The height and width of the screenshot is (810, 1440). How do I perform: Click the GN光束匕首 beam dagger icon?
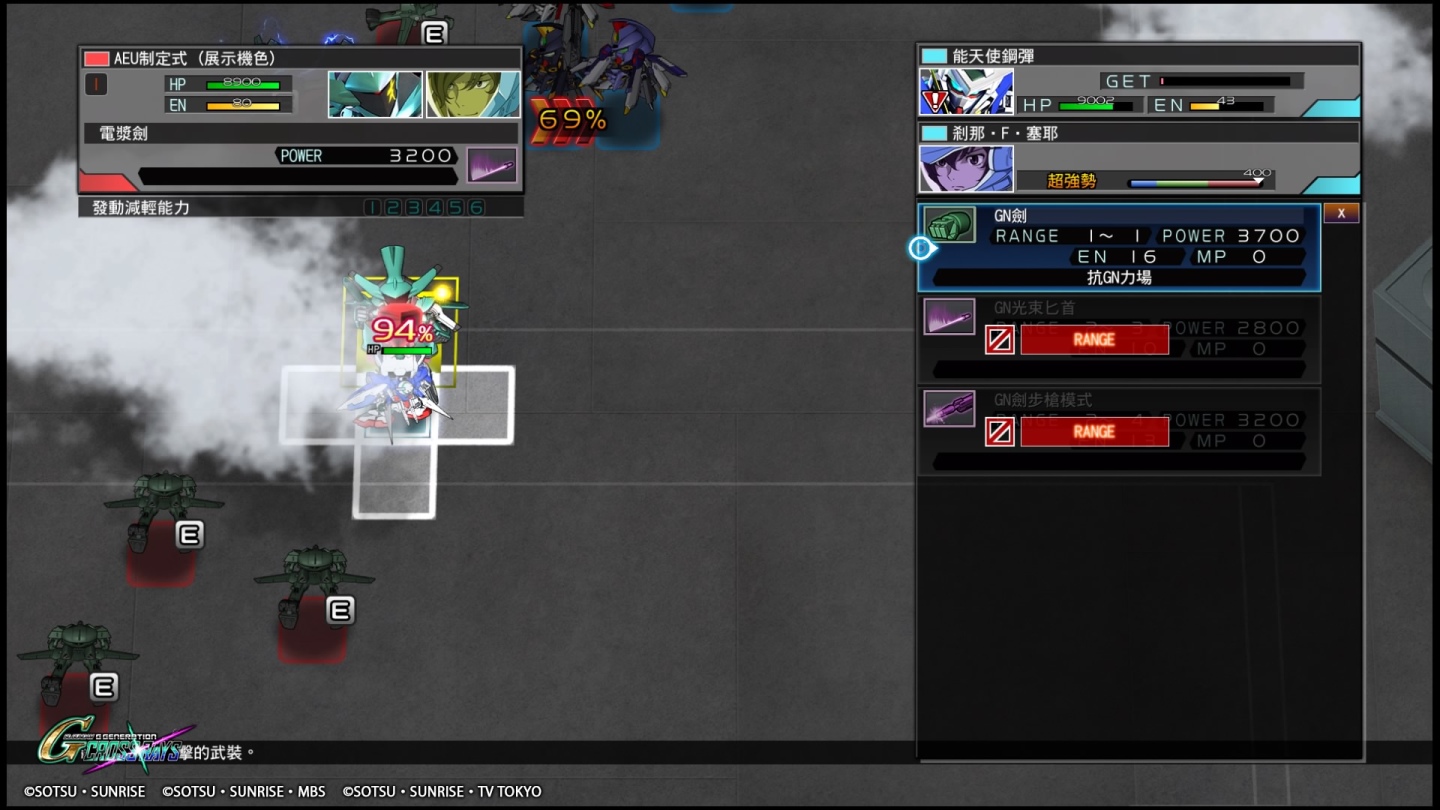point(948,316)
